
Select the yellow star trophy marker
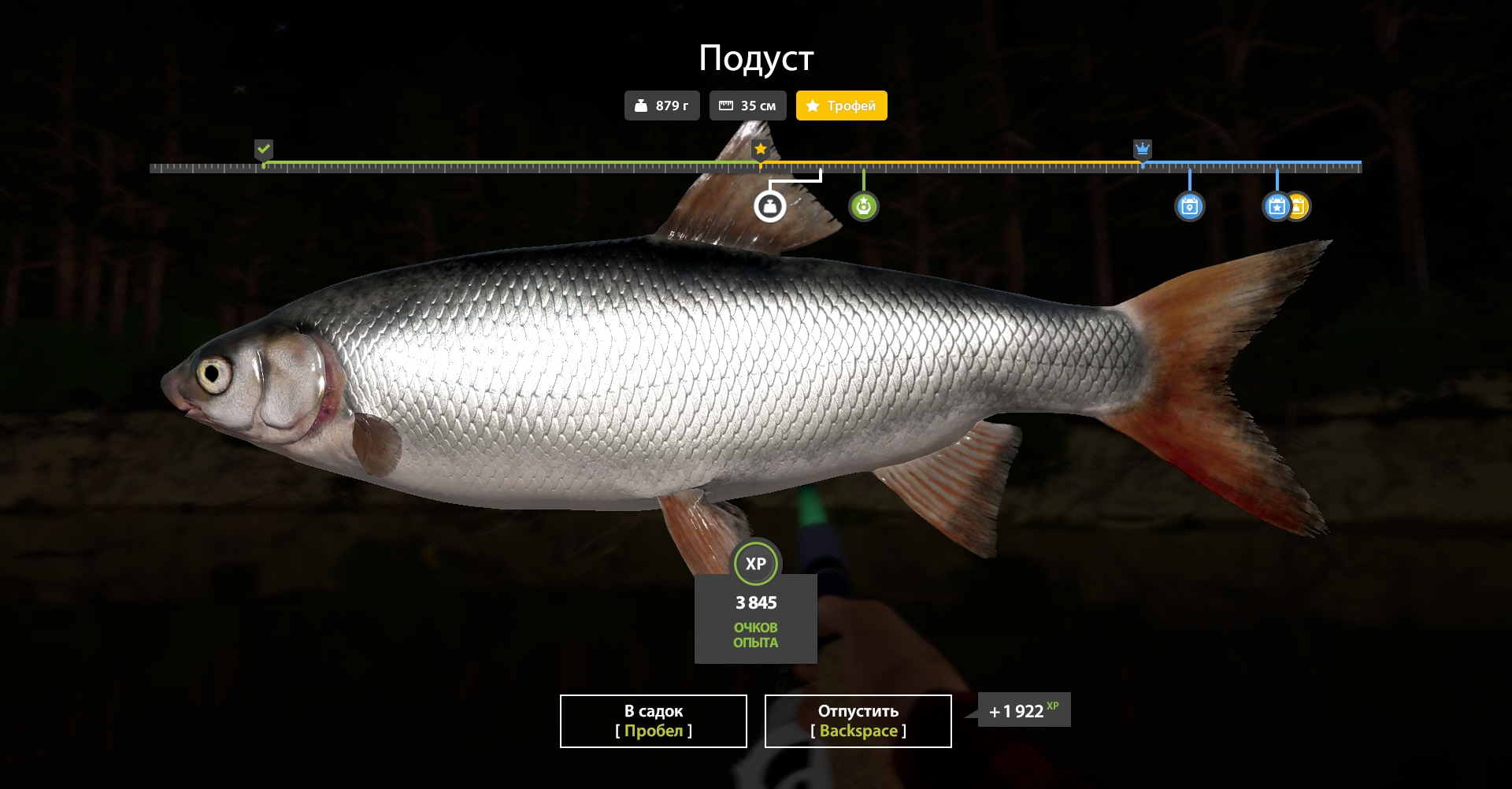coord(760,147)
